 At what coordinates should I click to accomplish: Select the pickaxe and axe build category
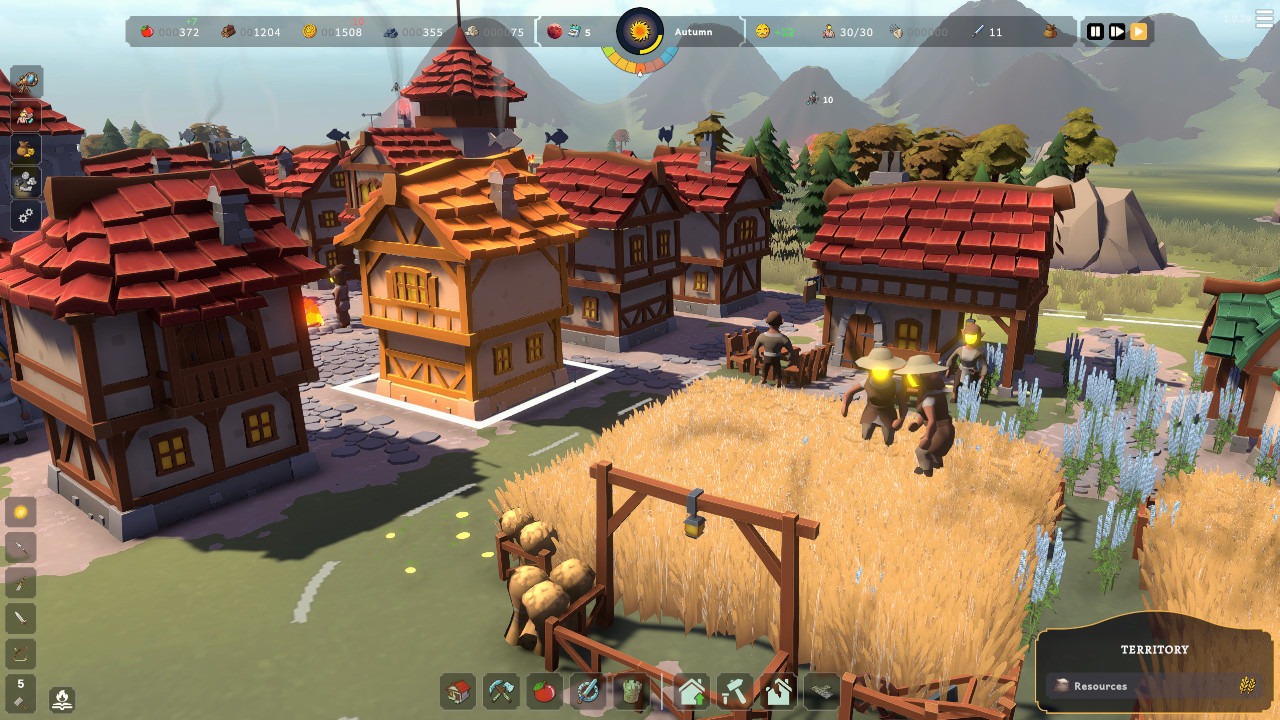click(x=502, y=691)
